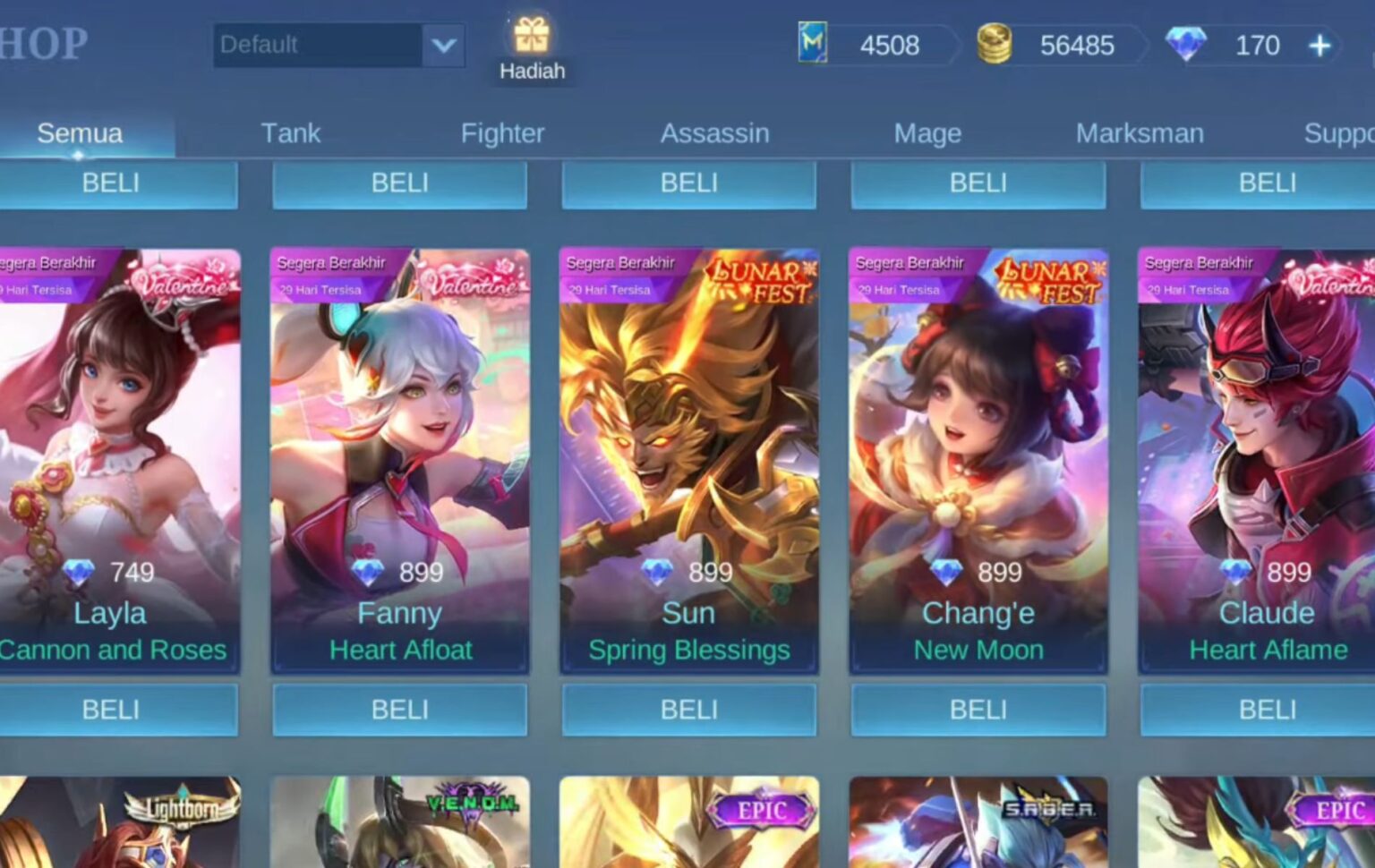
Task: Tap the plus icon to buy diamonds
Action: pos(1319,44)
